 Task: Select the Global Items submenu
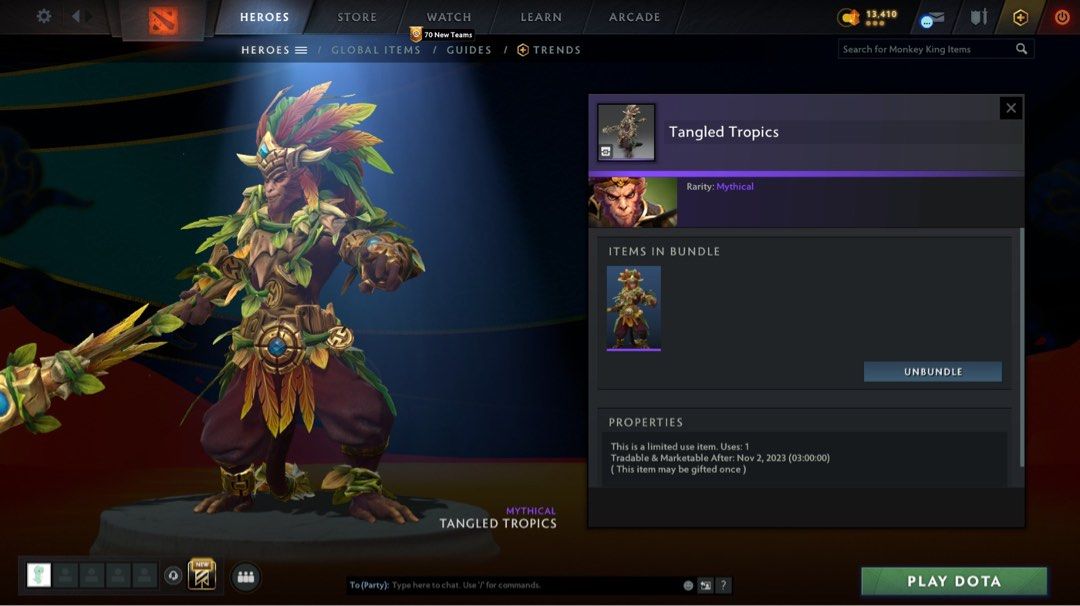click(376, 50)
